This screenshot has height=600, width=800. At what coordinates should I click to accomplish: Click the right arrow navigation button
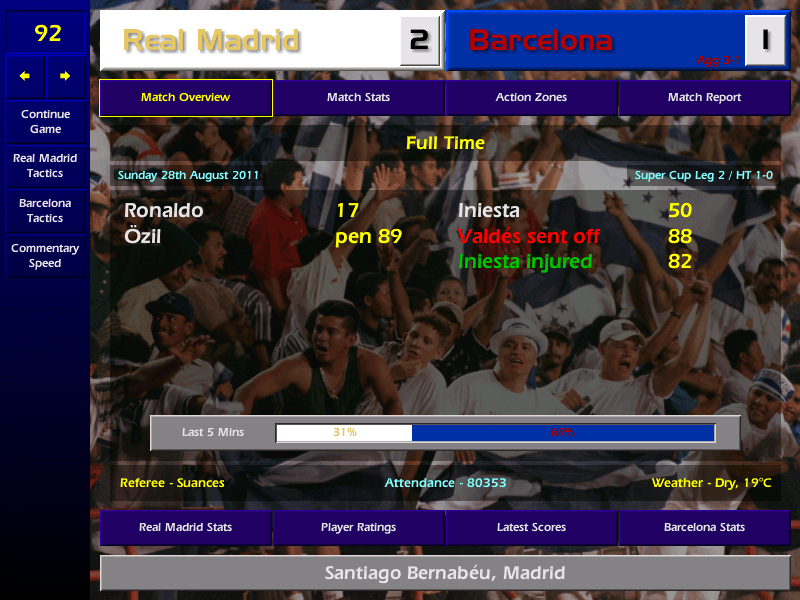coord(65,76)
